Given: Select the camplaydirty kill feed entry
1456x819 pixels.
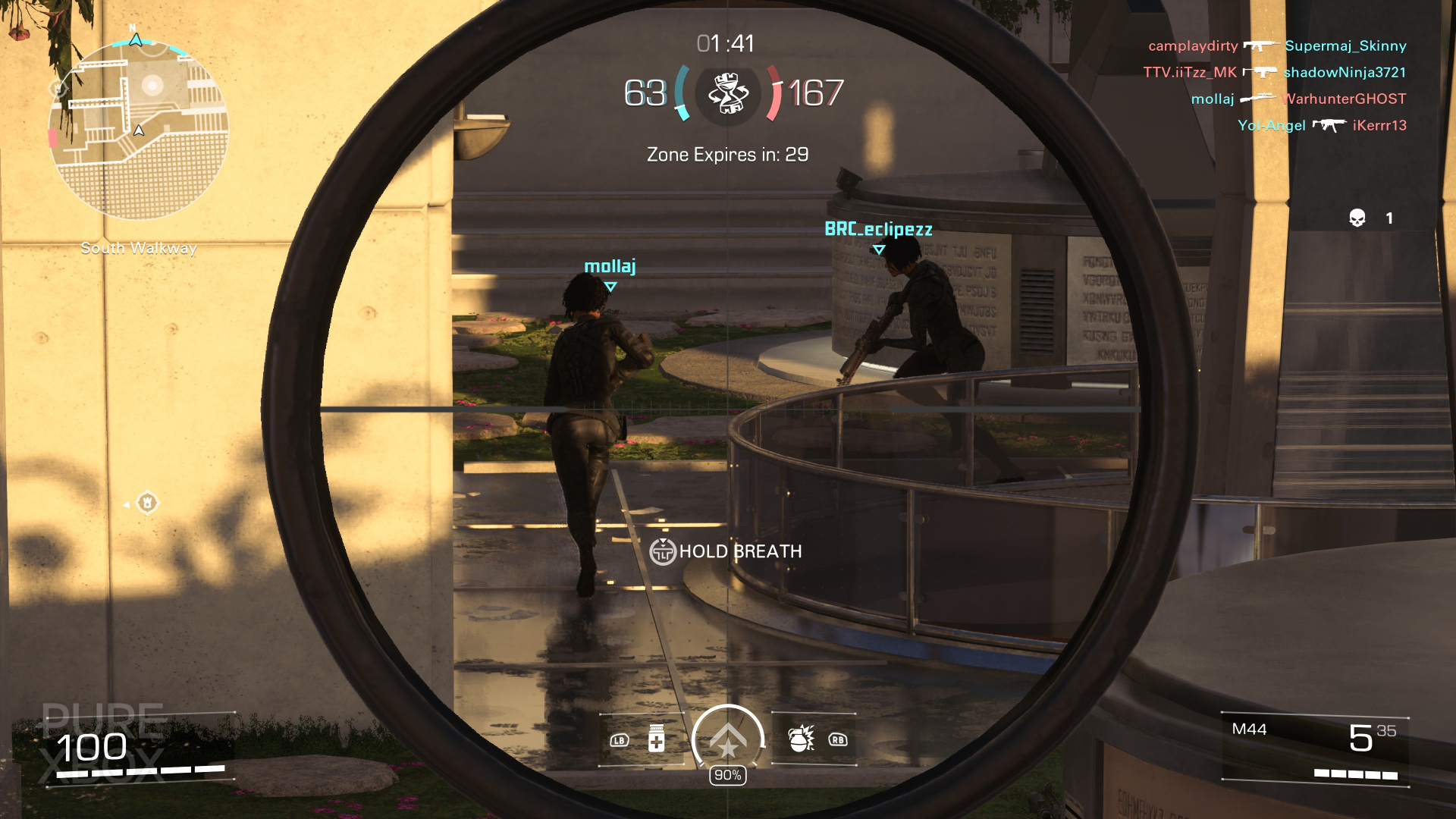Looking at the screenshot, I should tap(1277, 46).
